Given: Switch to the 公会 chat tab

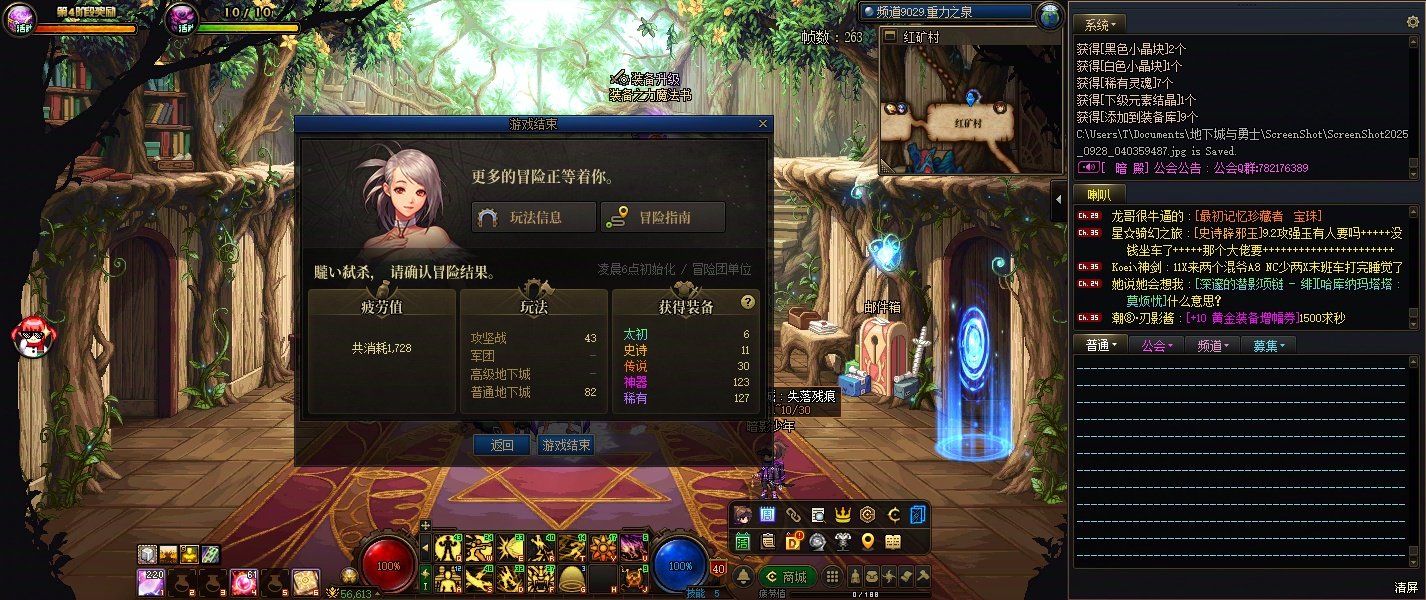Looking at the screenshot, I should click(1156, 345).
